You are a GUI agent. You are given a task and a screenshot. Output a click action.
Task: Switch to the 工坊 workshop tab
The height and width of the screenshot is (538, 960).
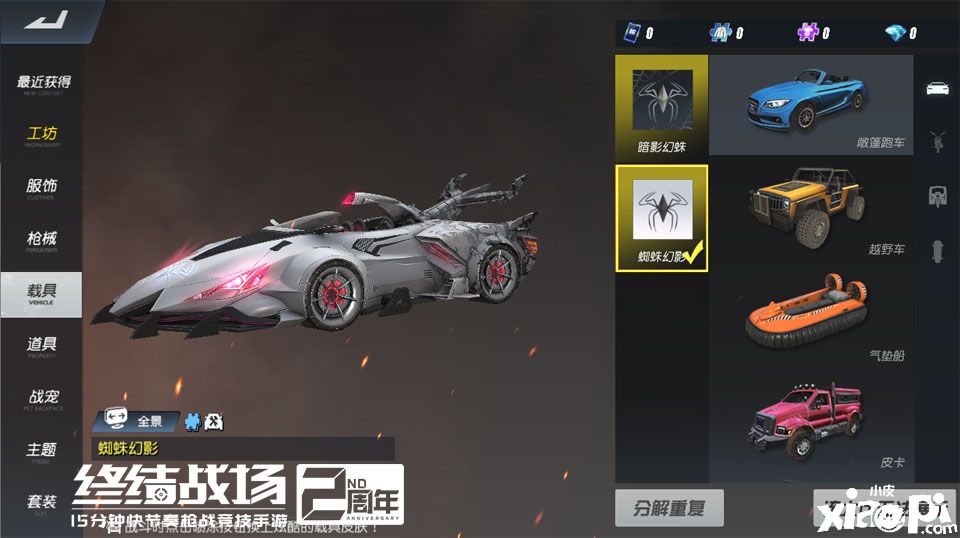[x=43, y=136]
